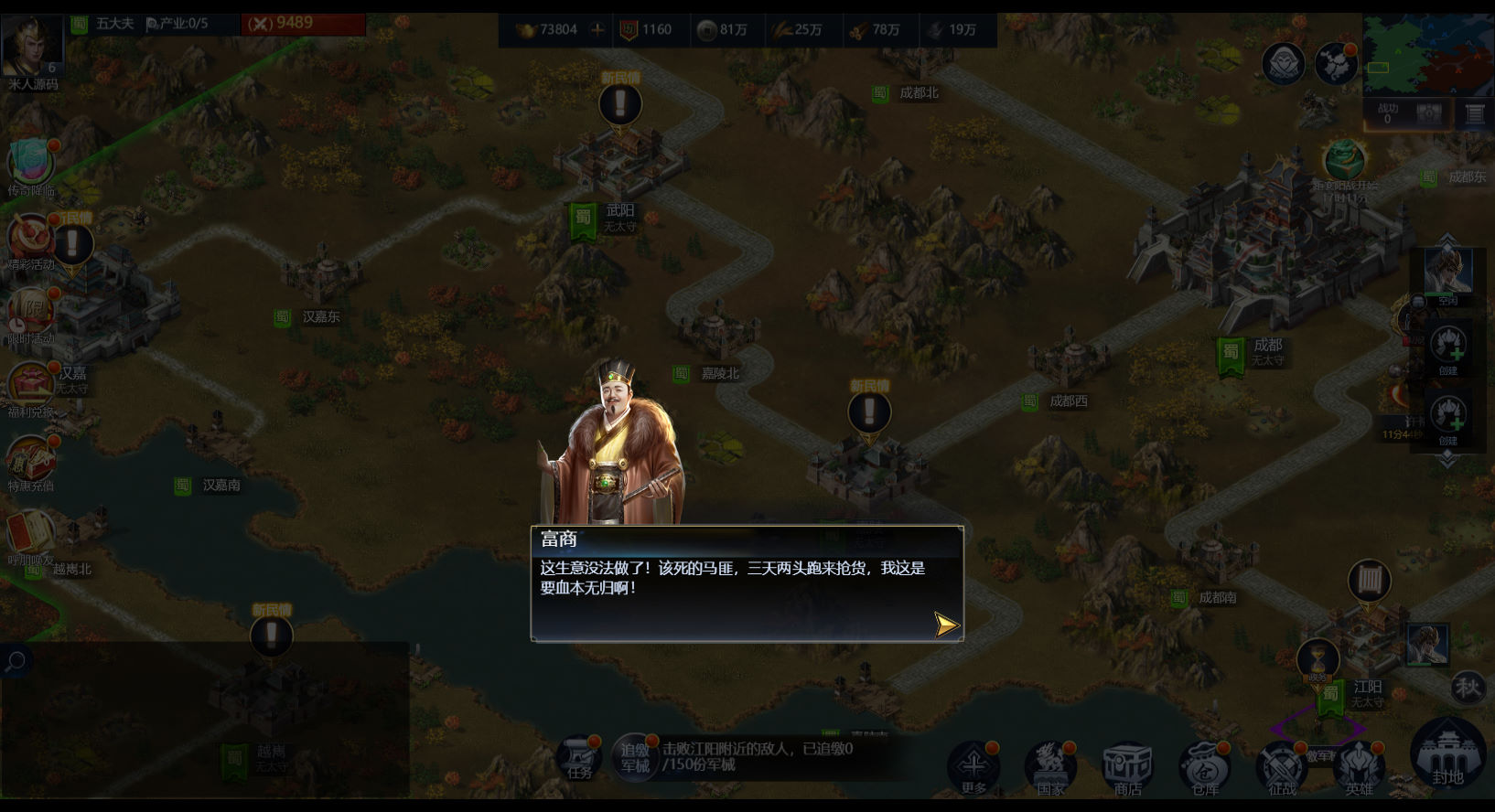Screen dimensions: 1495x812
Task: Click the plus button beside gold
Action: [x=597, y=29]
